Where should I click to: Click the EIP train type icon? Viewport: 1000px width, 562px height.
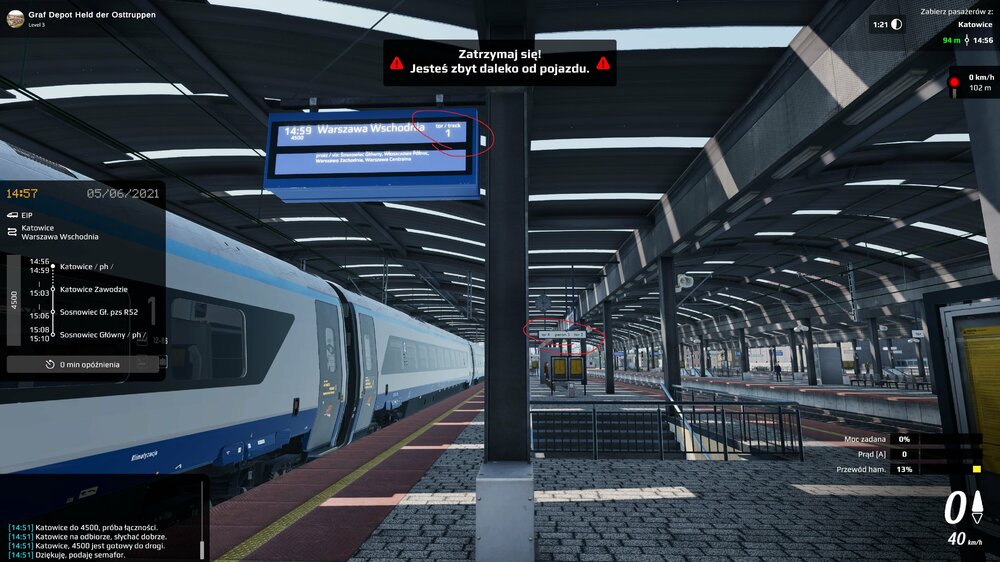tap(11, 214)
